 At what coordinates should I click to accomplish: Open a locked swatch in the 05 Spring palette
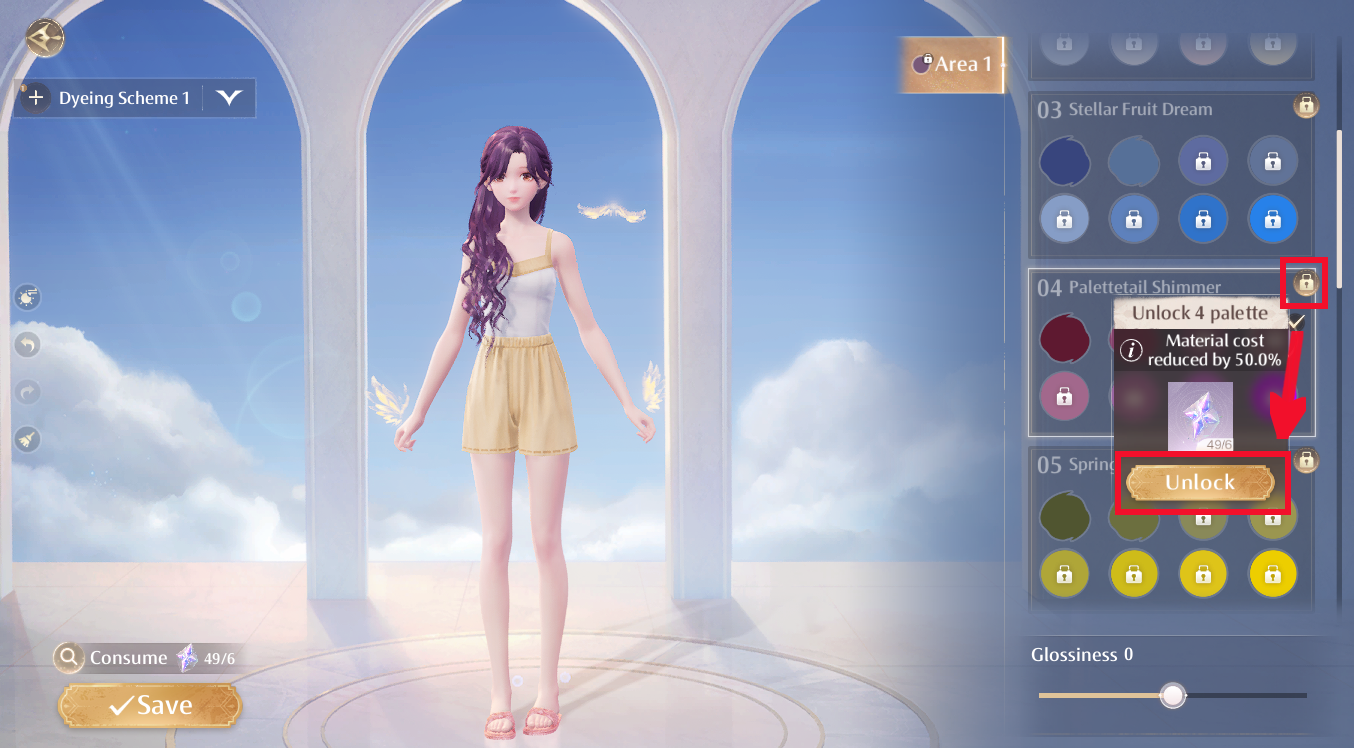click(1064, 574)
